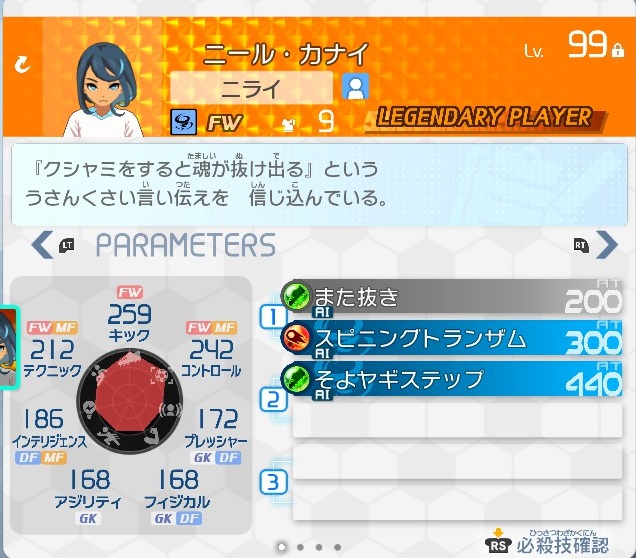Go to the next page right arrow
Screen dimensions: 636x558
(x=605, y=244)
